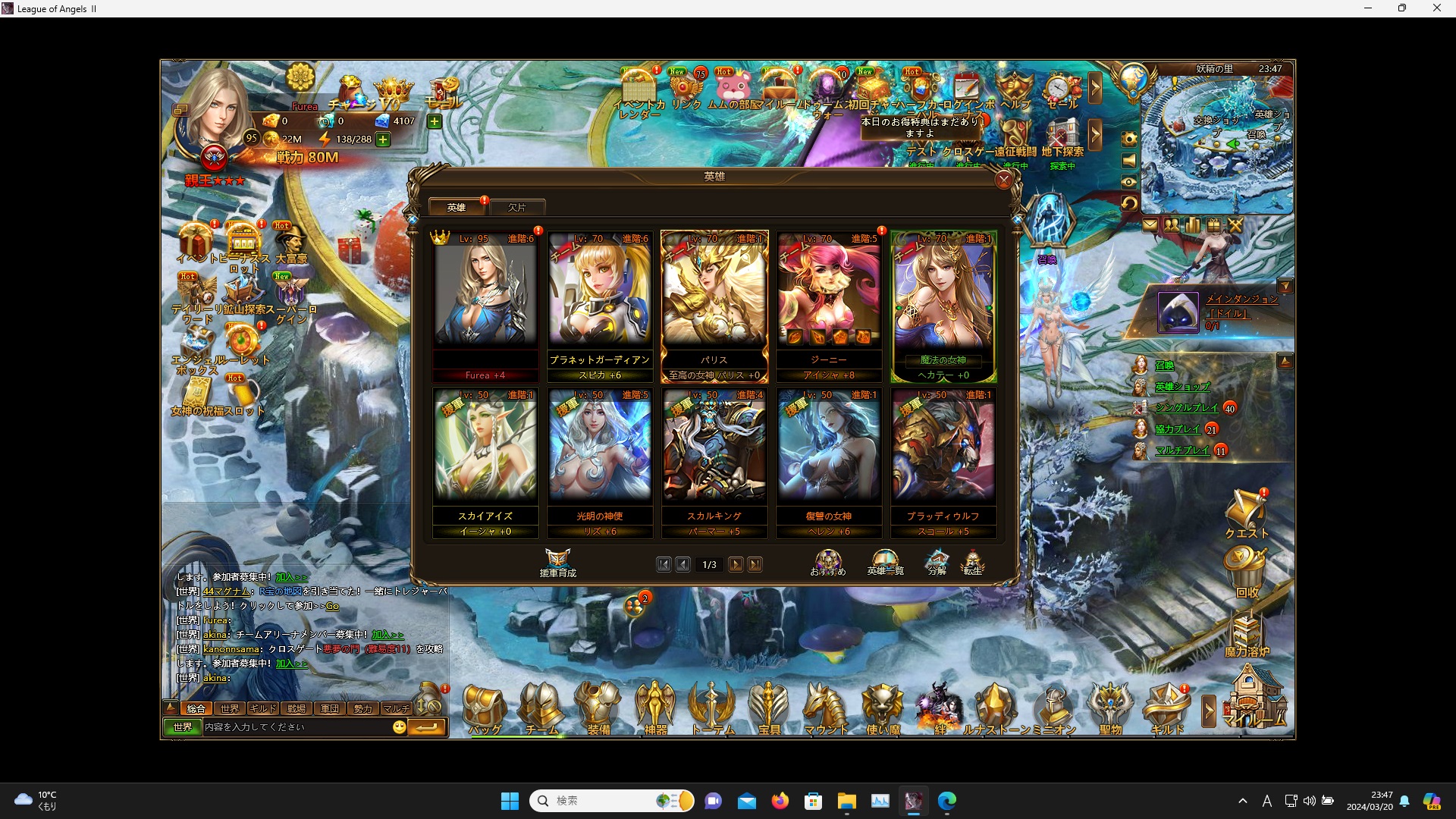Open the 転生 rebirth function

point(972,563)
